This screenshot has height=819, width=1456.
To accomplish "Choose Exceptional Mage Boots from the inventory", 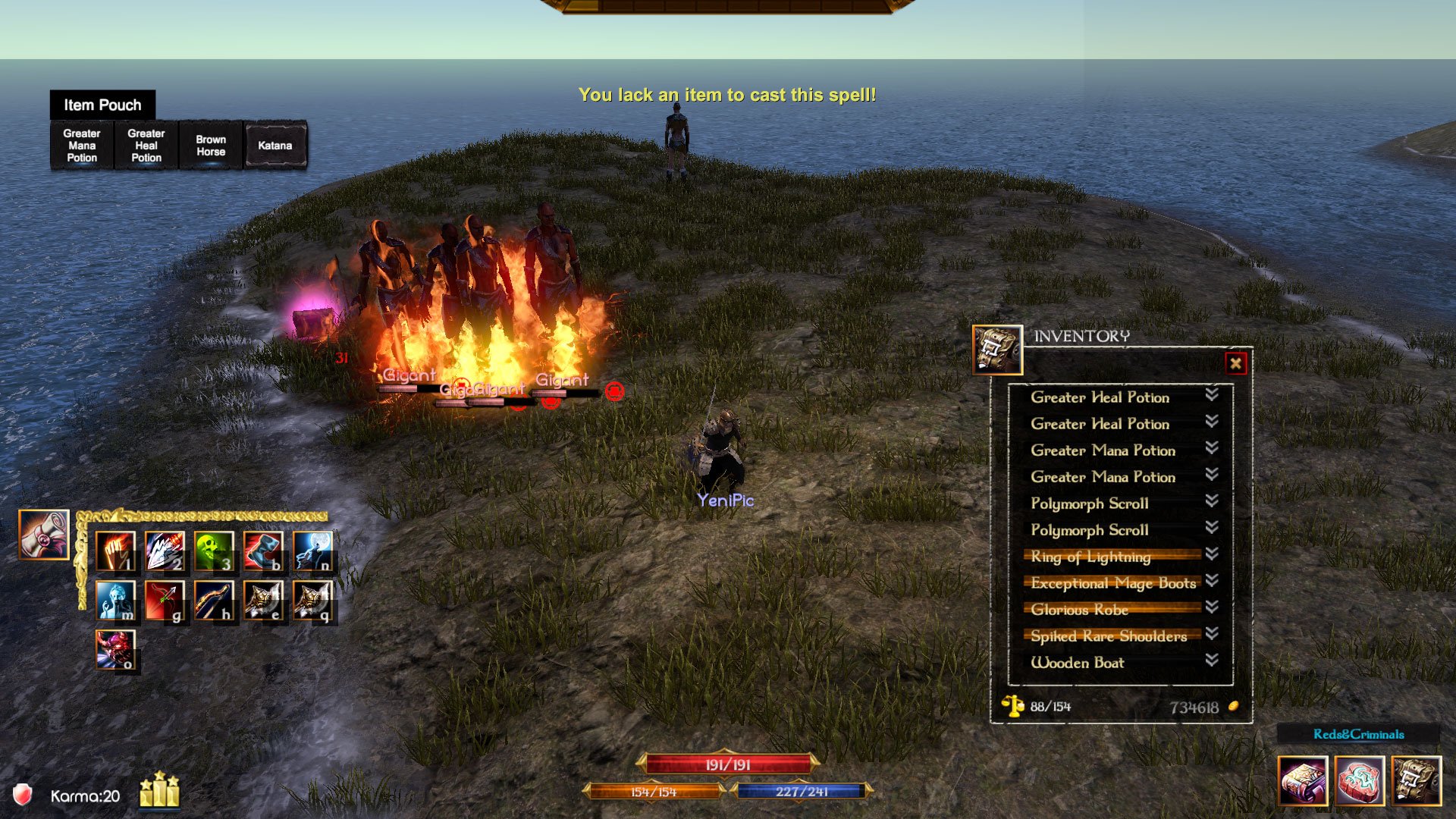I will point(1112,583).
